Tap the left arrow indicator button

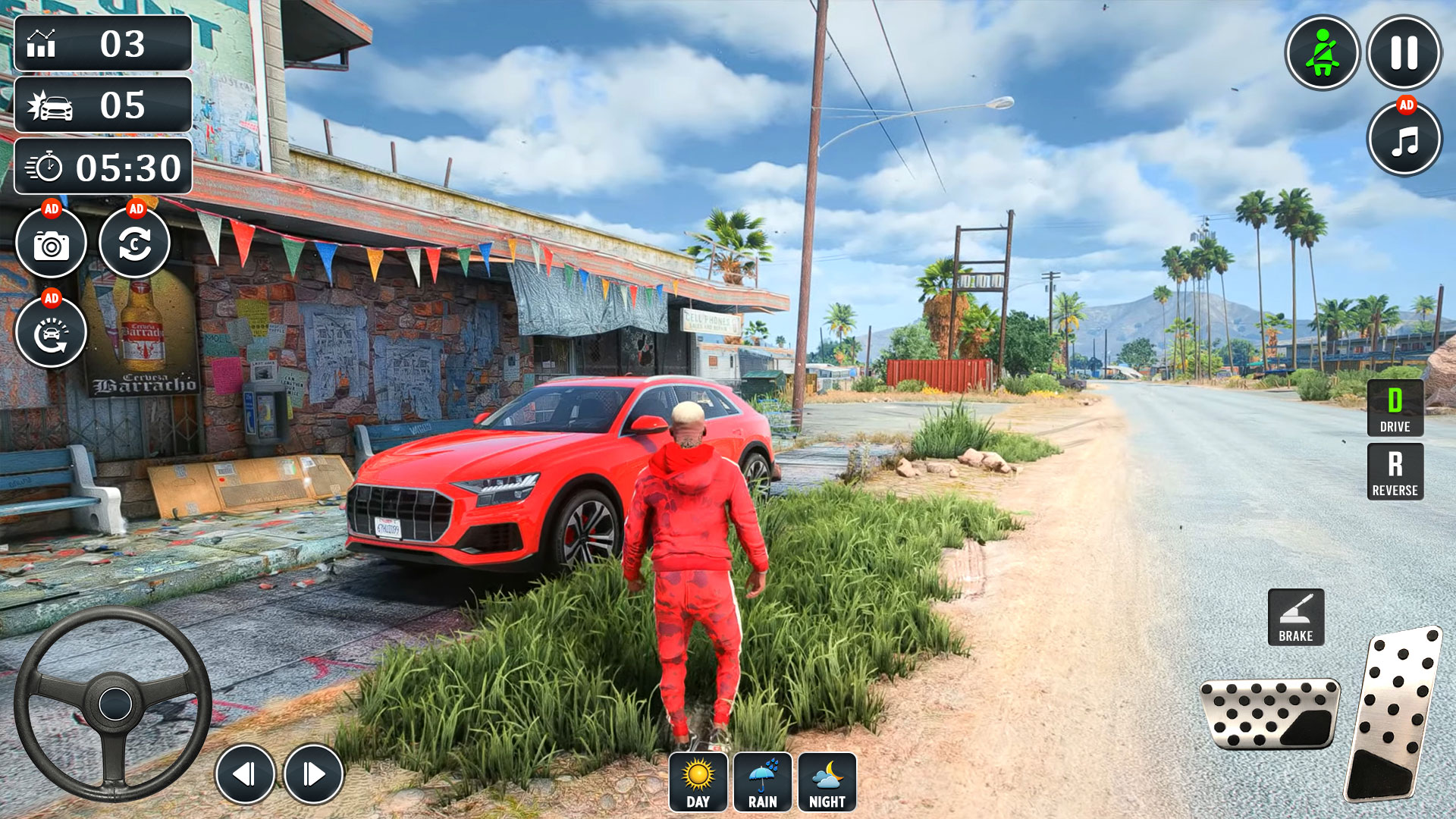[x=245, y=771]
